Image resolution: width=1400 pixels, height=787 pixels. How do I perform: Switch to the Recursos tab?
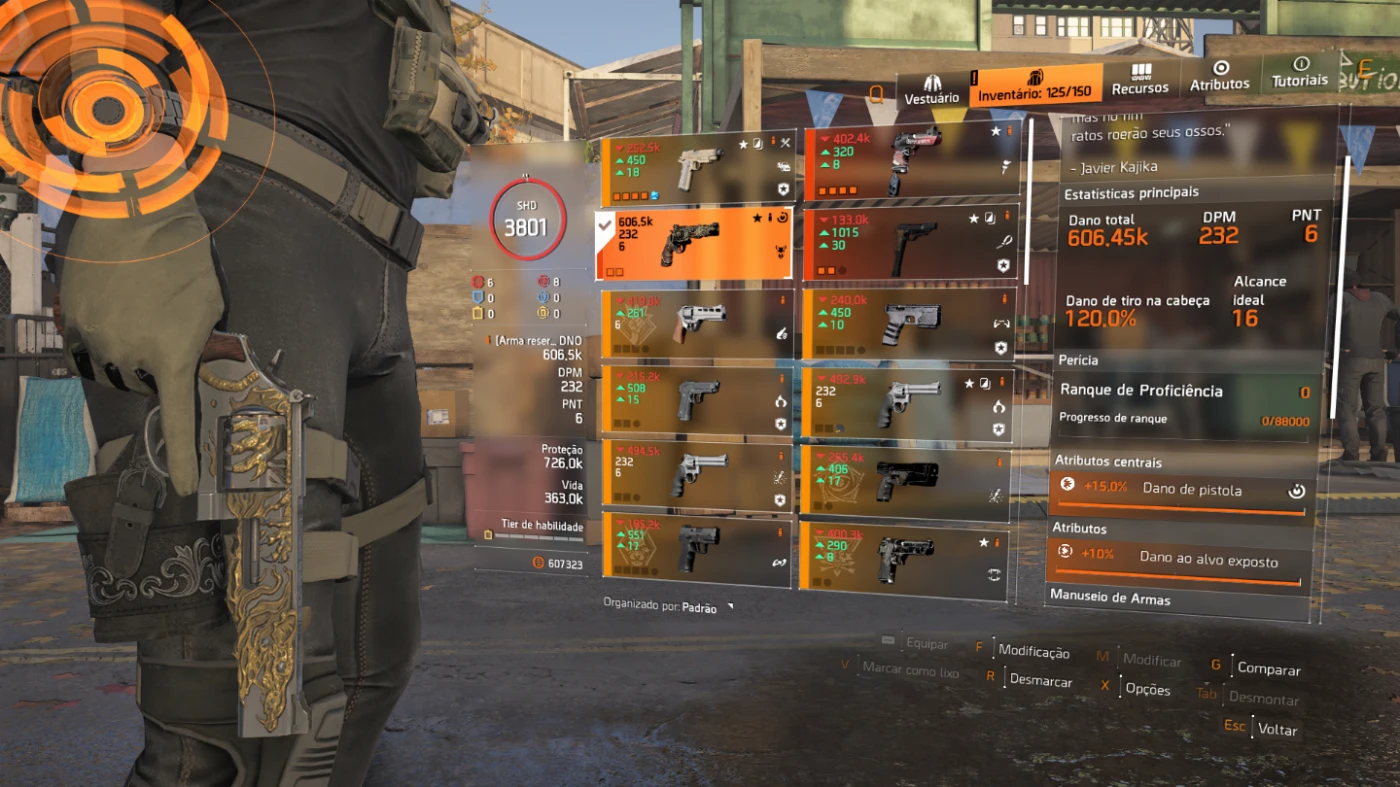tap(1140, 80)
